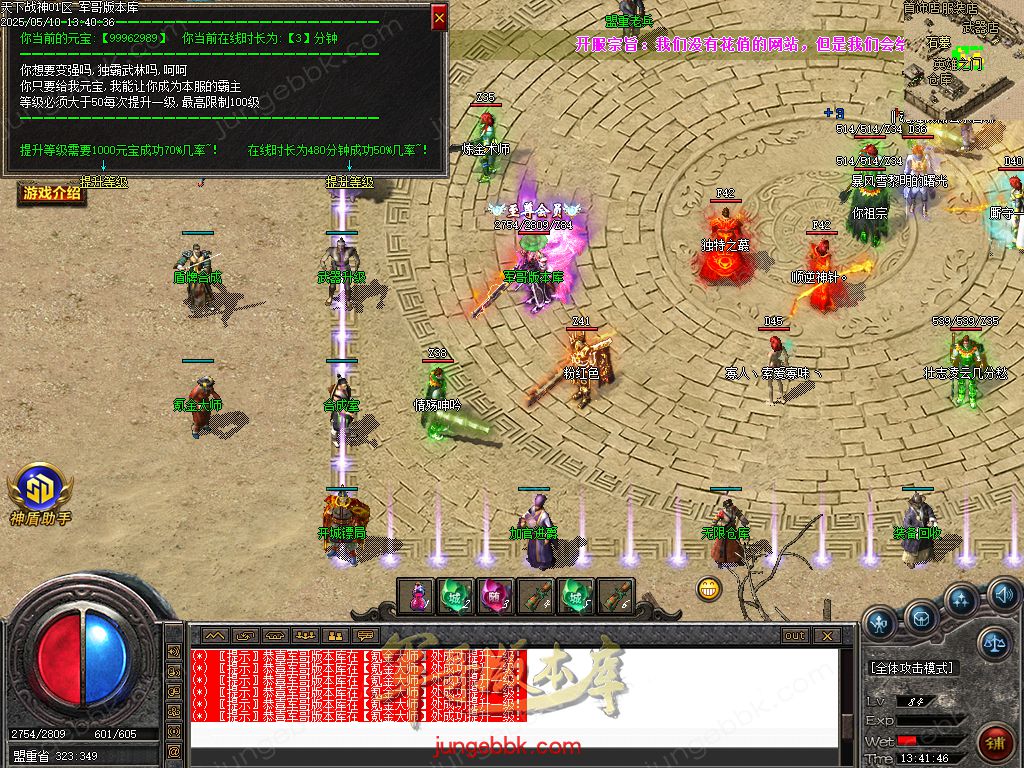Use the red potion in hotbar slot 1

click(417, 596)
